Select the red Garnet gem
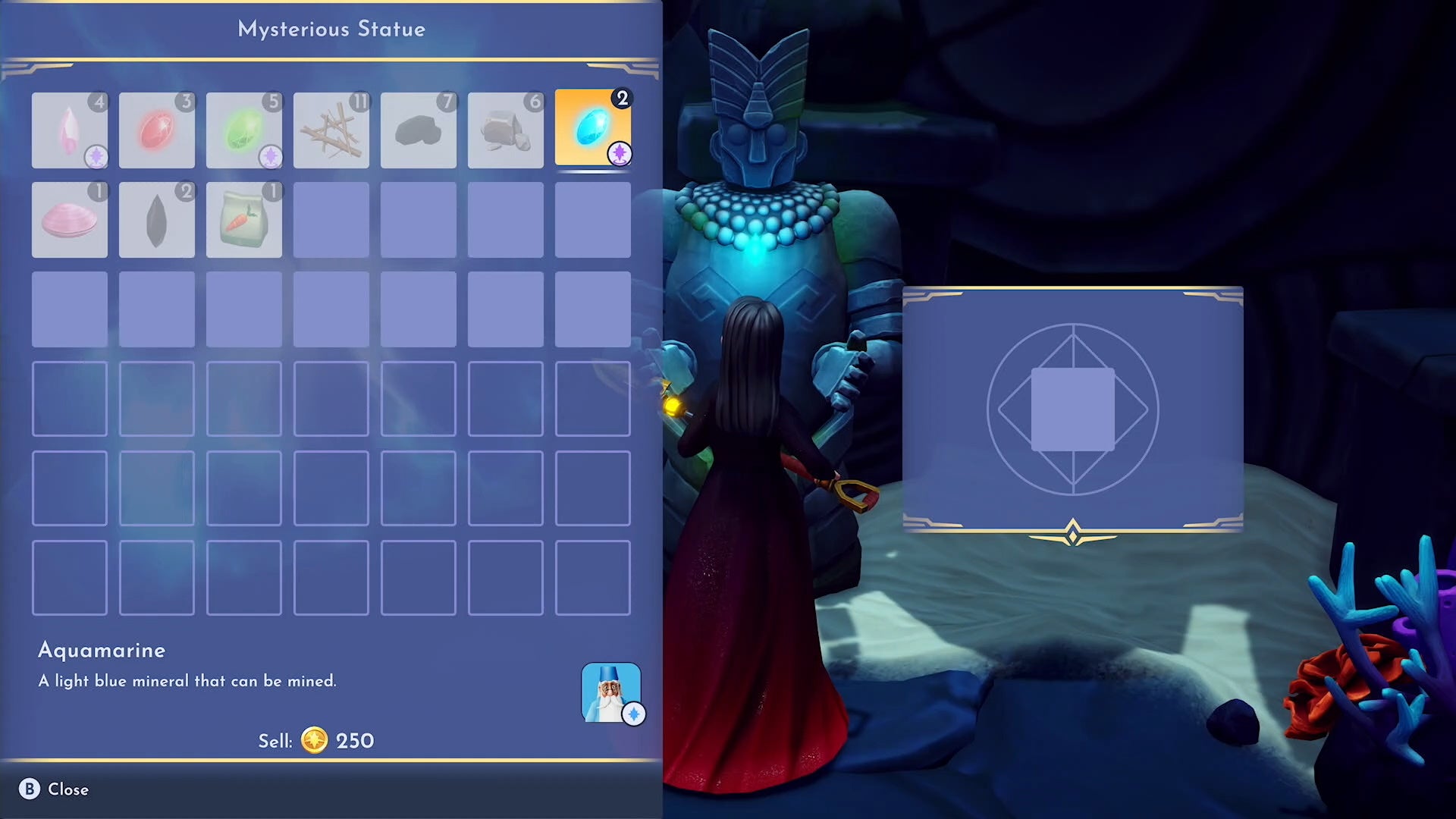The width and height of the screenshot is (1456, 819). click(x=157, y=129)
